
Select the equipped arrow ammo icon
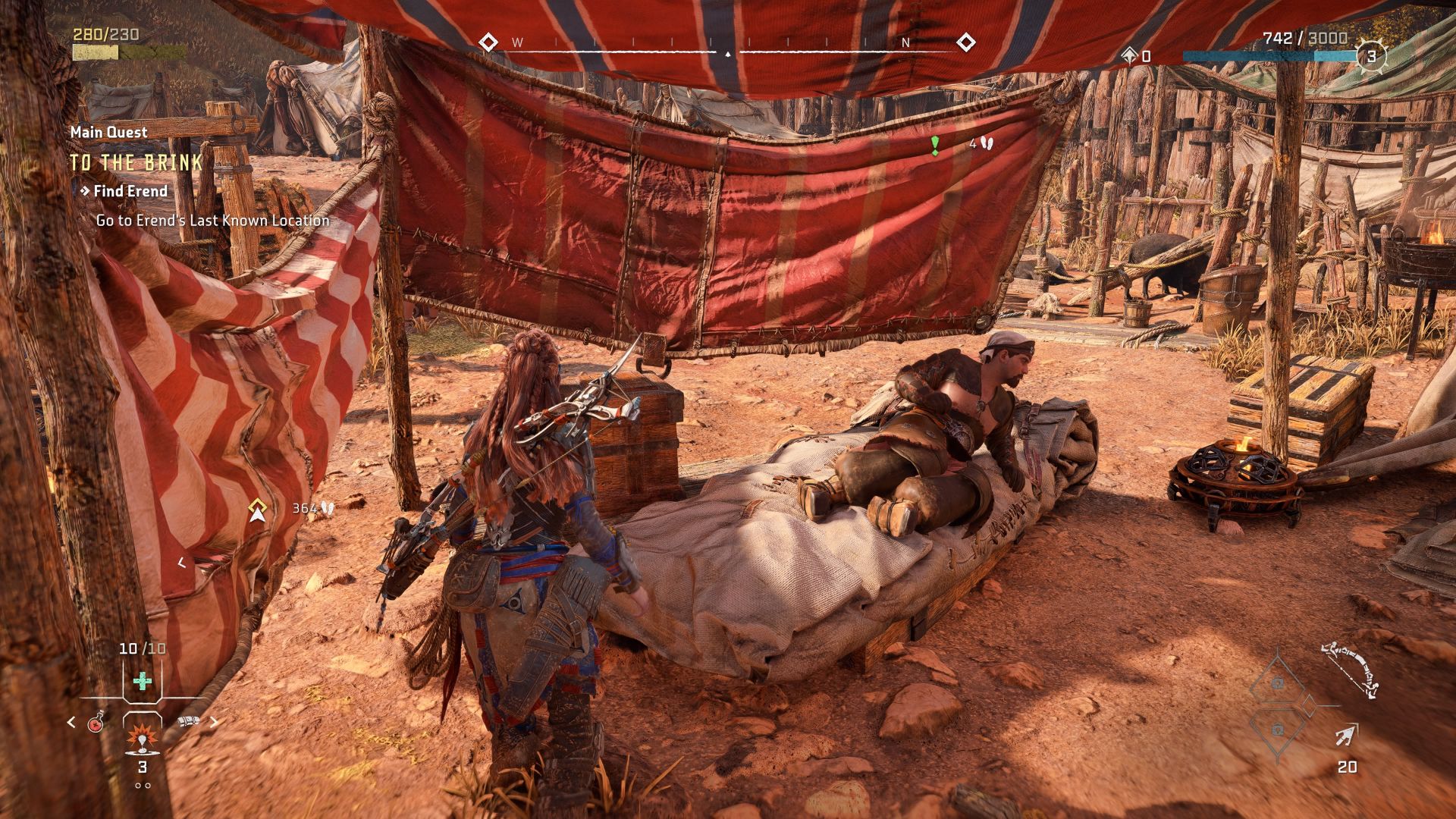(1348, 736)
